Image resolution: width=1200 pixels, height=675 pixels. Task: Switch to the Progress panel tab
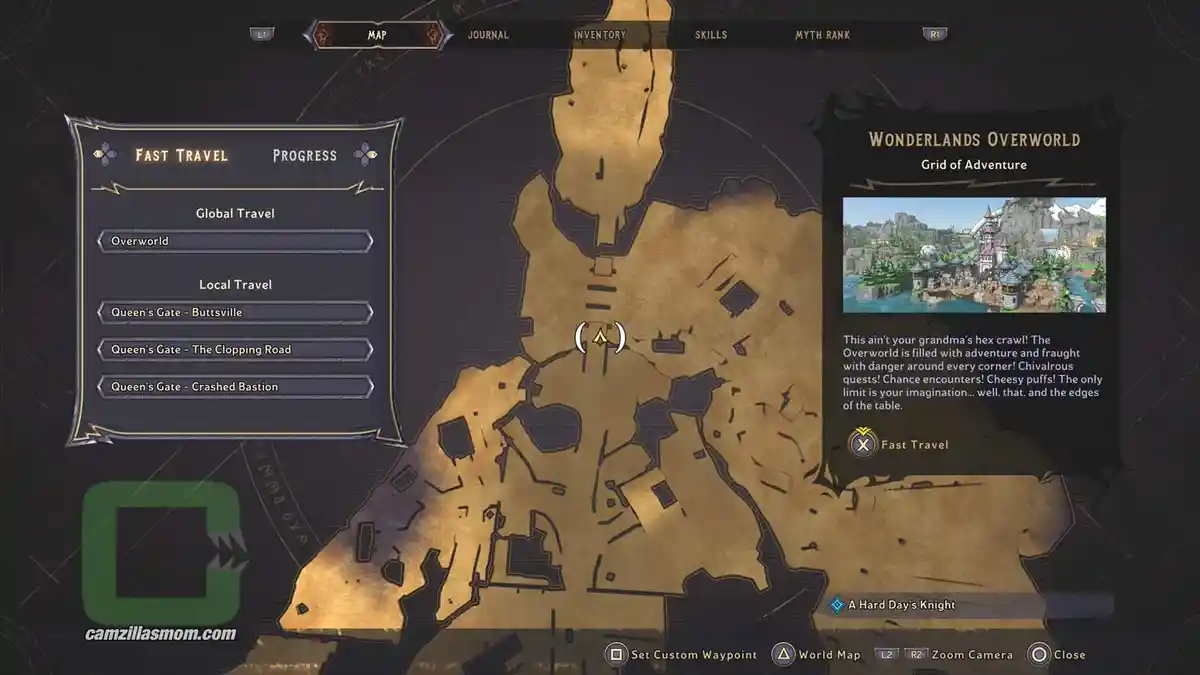click(x=304, y=155)
